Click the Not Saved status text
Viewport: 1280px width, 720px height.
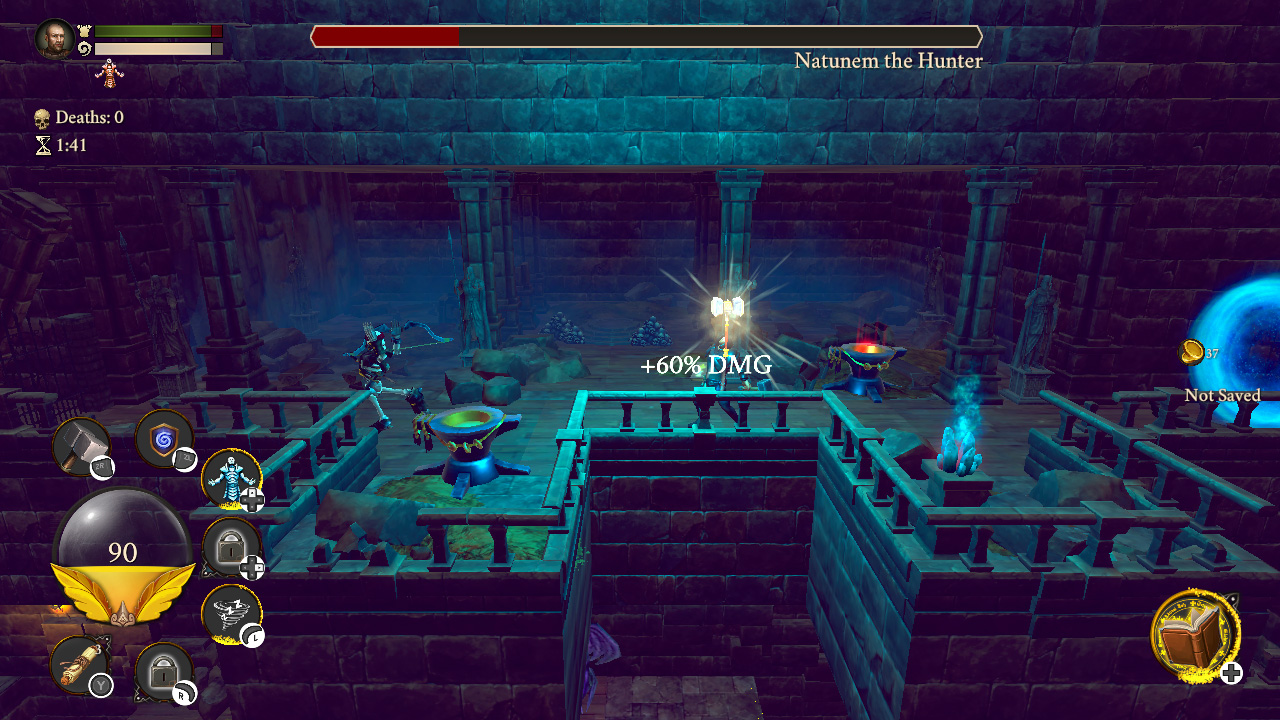pos(1222,396)
